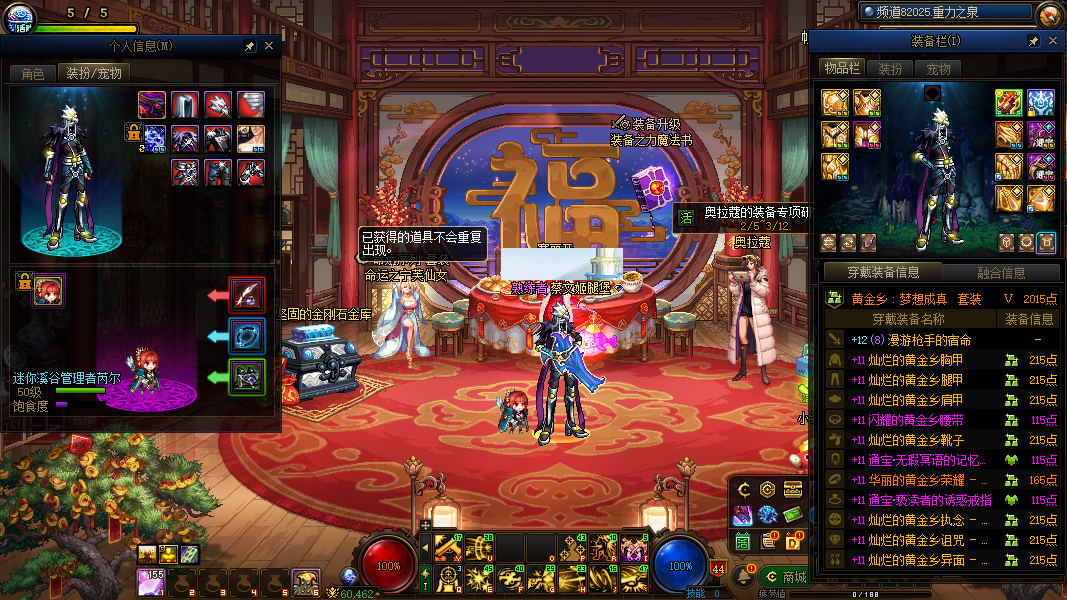The width and height of the screenshot is (1067, 600).
Task: Close the 个人信息 personal info window
Action: click(268, 46)
